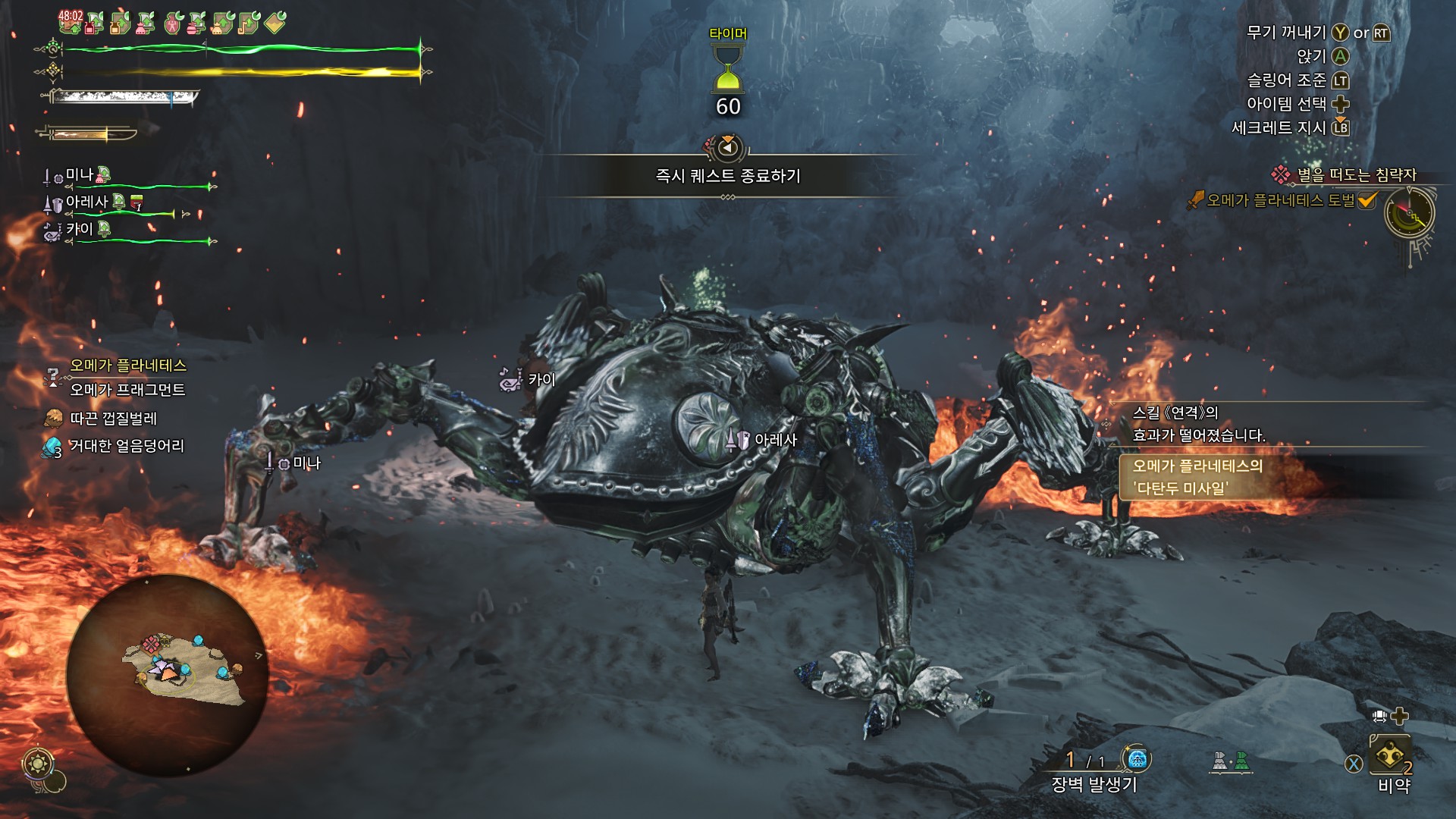Image resolution: width=1456 pixels, height=819 pixels.
Task: Select party member 카이 in the list
Action: 79,229
